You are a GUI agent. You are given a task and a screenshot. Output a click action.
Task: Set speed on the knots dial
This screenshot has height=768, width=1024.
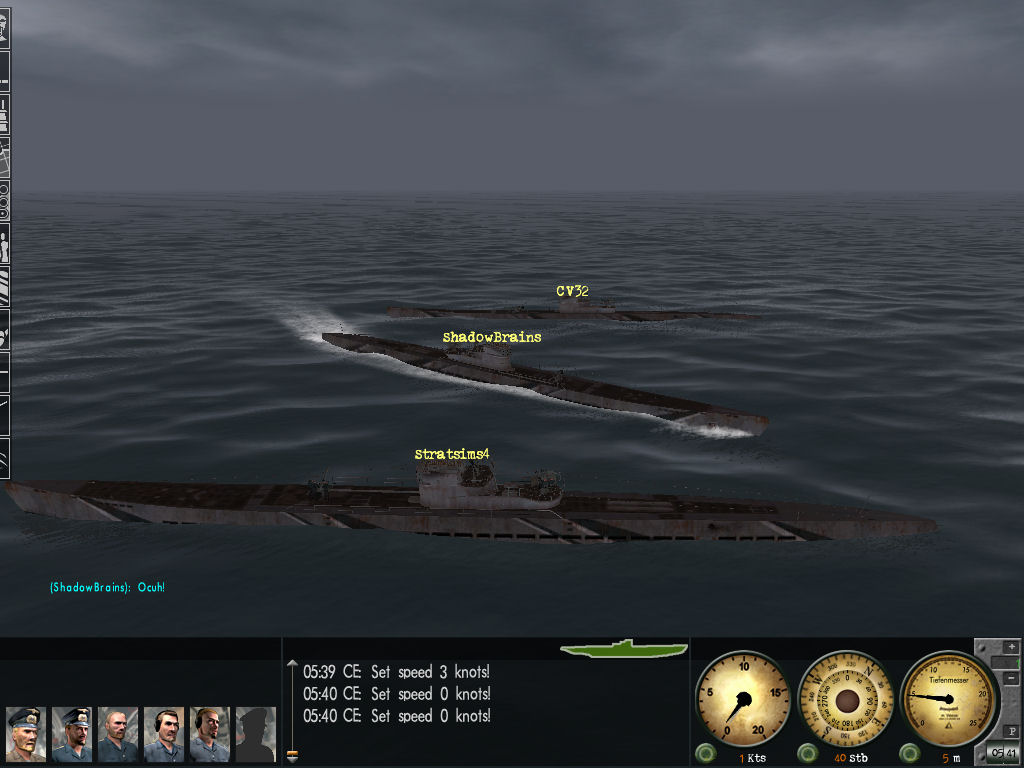[743, 698]
